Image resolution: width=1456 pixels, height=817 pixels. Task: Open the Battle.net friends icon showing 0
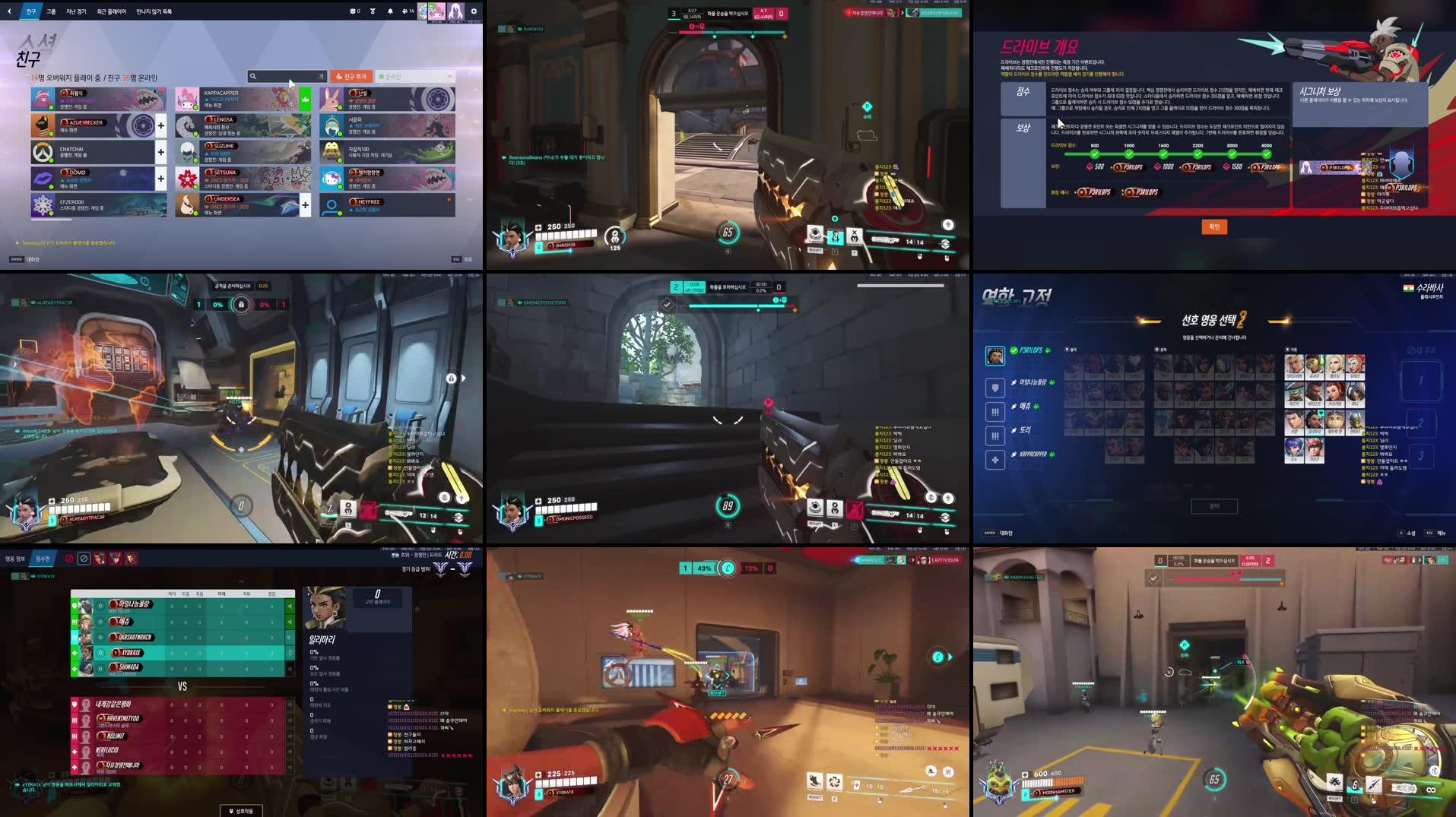pyautogui.click(x=353, y=11)
